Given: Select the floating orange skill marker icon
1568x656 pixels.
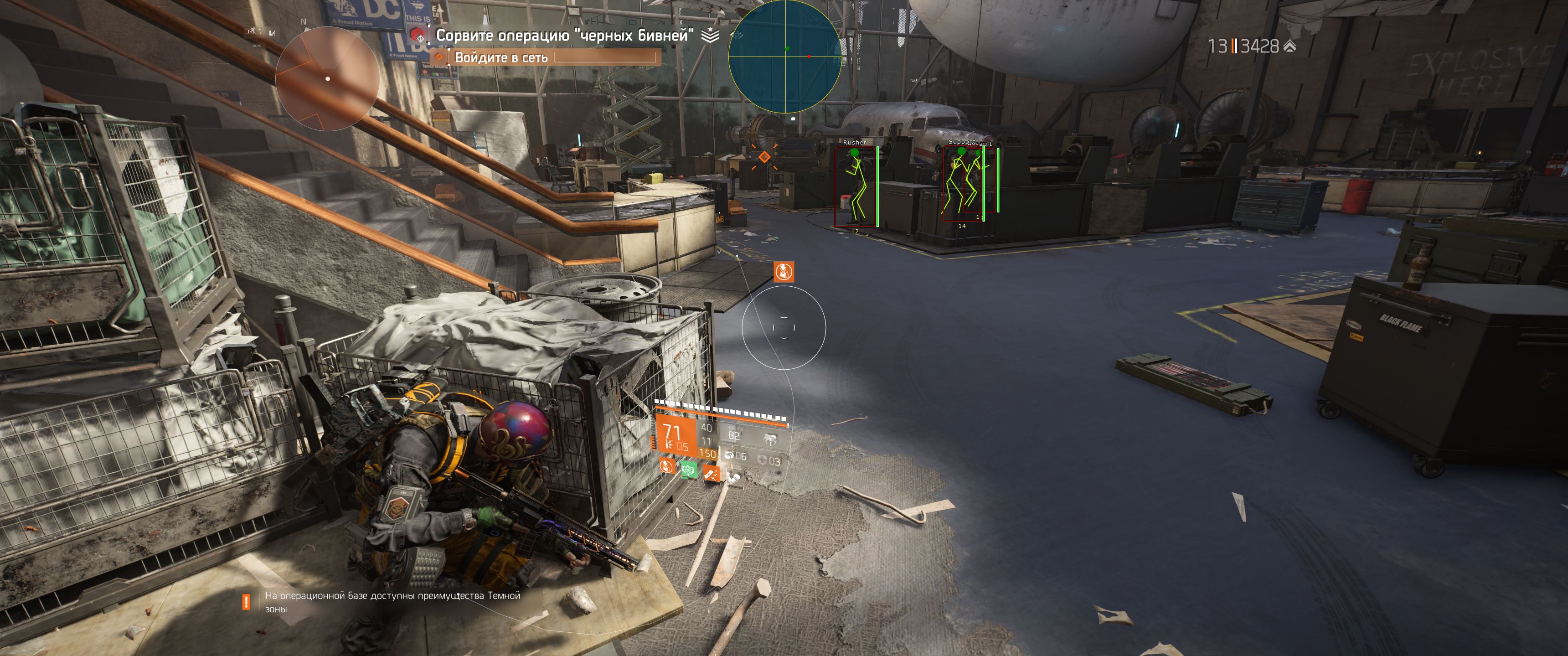Looking at the screenshot, I should pos(784,271).
